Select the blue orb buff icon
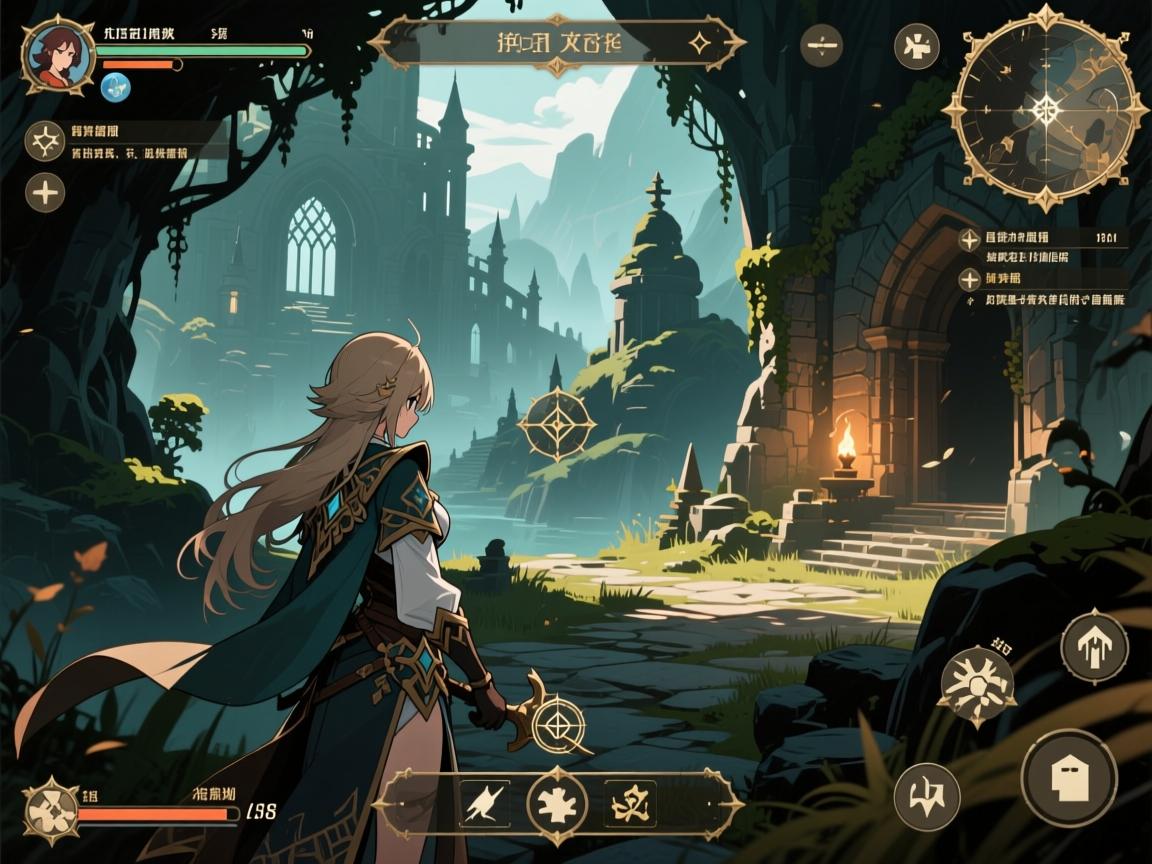Screen dimensions: 1152x864 click(x=115, y=89)
